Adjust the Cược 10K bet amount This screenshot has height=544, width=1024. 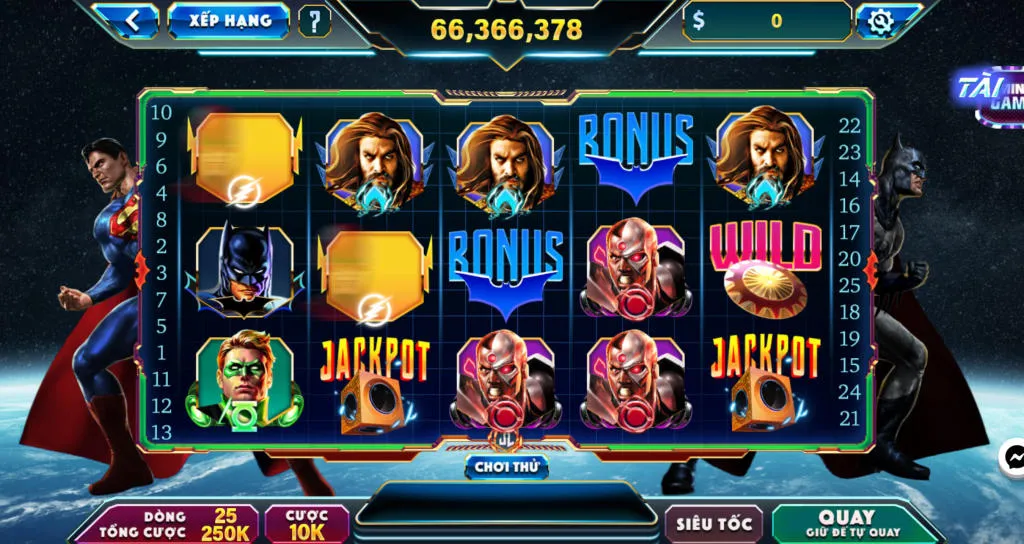tap(307, 524)
